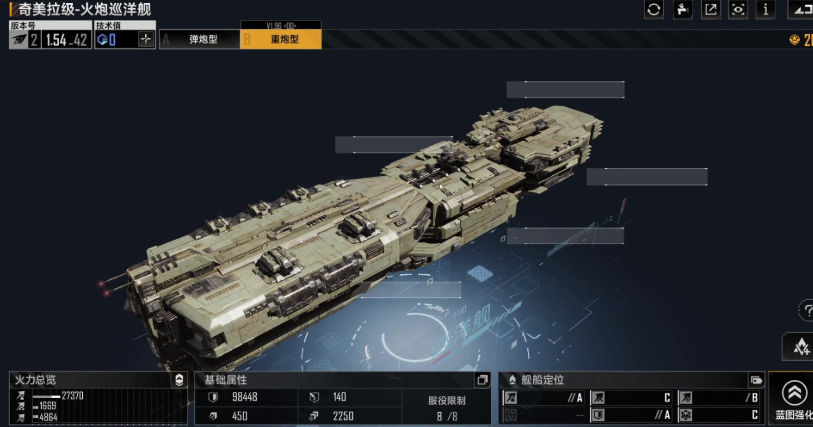Click the 蓝图强化 blueprint enhance button
The image size is (813, 427).
tap(794, 399)
